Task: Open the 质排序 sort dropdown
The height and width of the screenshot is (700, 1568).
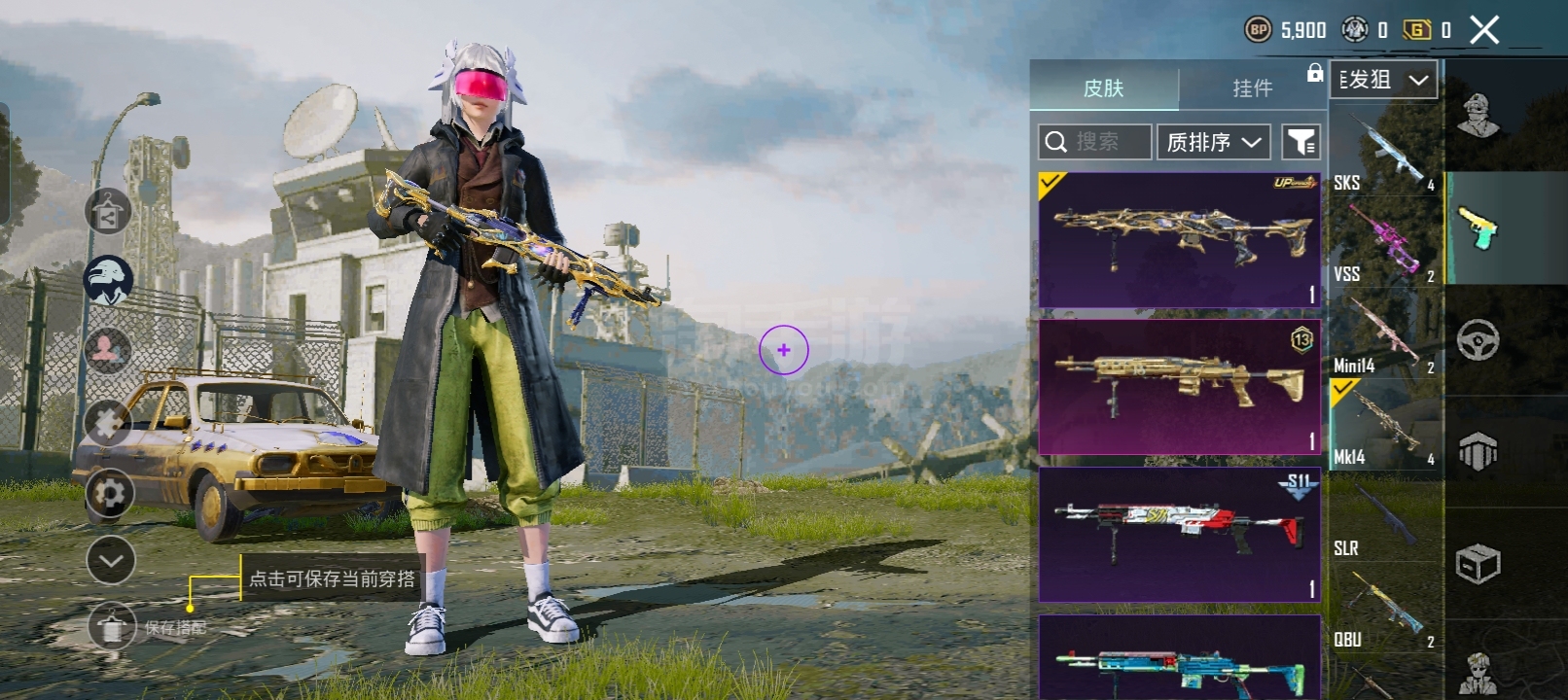Action: [x=1214, y=142]
